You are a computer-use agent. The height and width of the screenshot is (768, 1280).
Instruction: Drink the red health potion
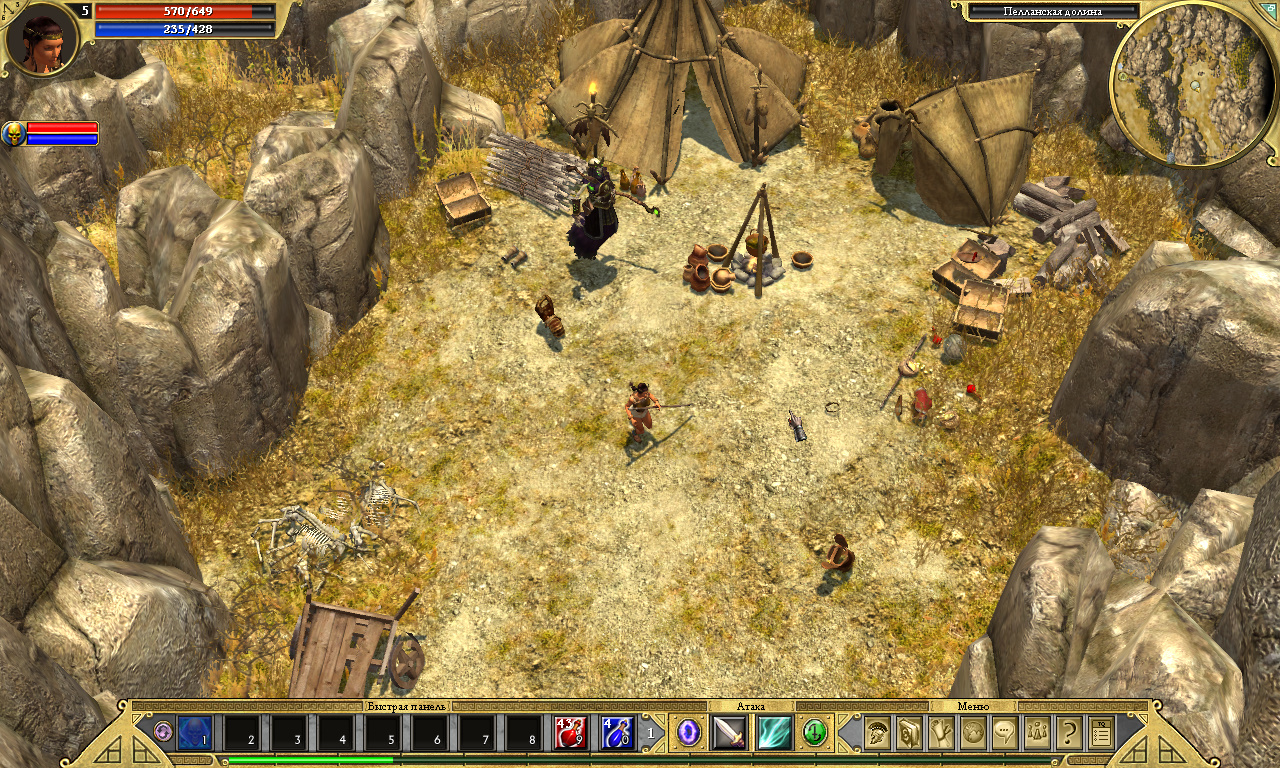570,733
